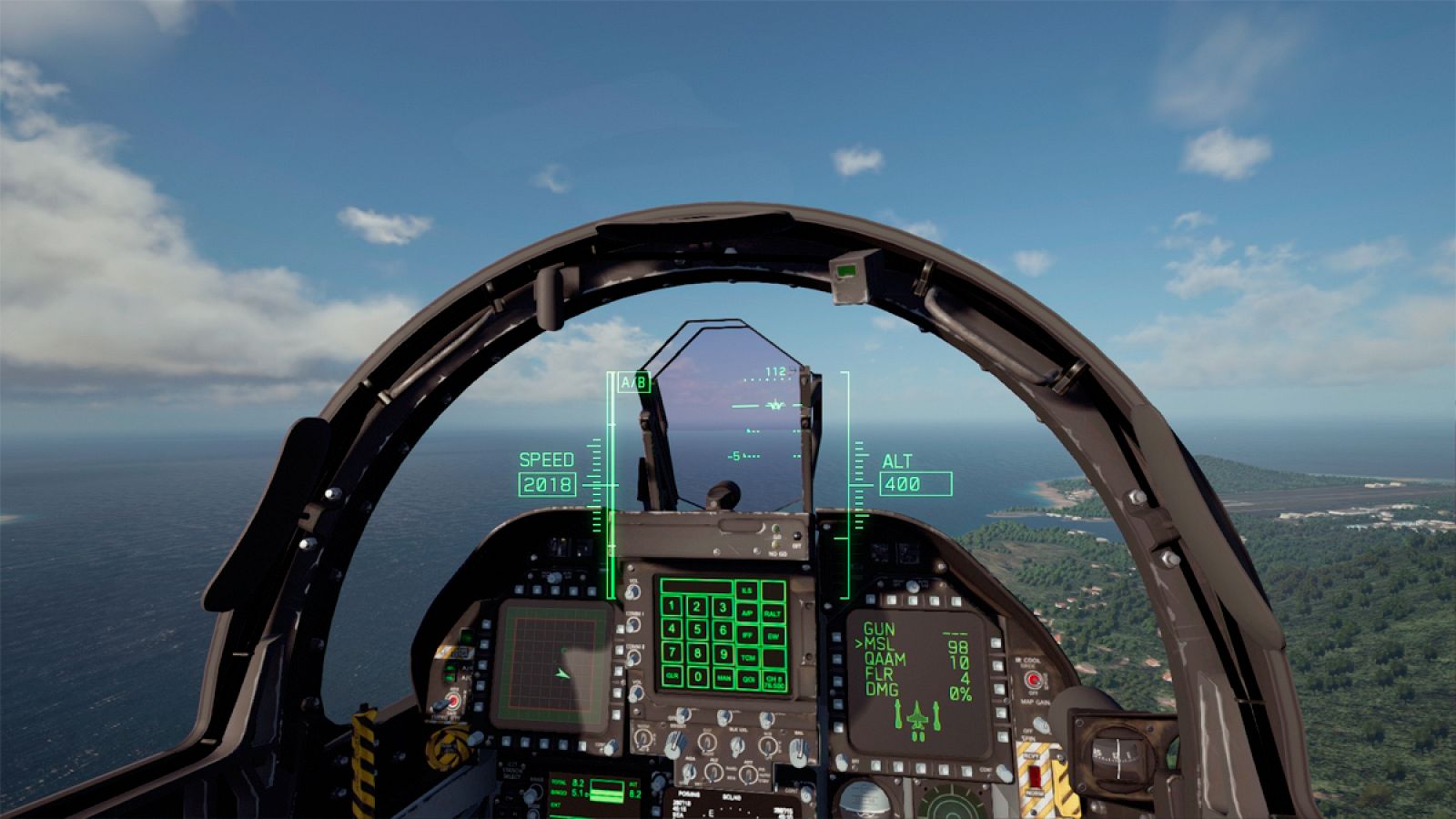Viewport: 1456px width, 819px height.
Task: Acknowledge the red master caution light
Action: point(452,701)
